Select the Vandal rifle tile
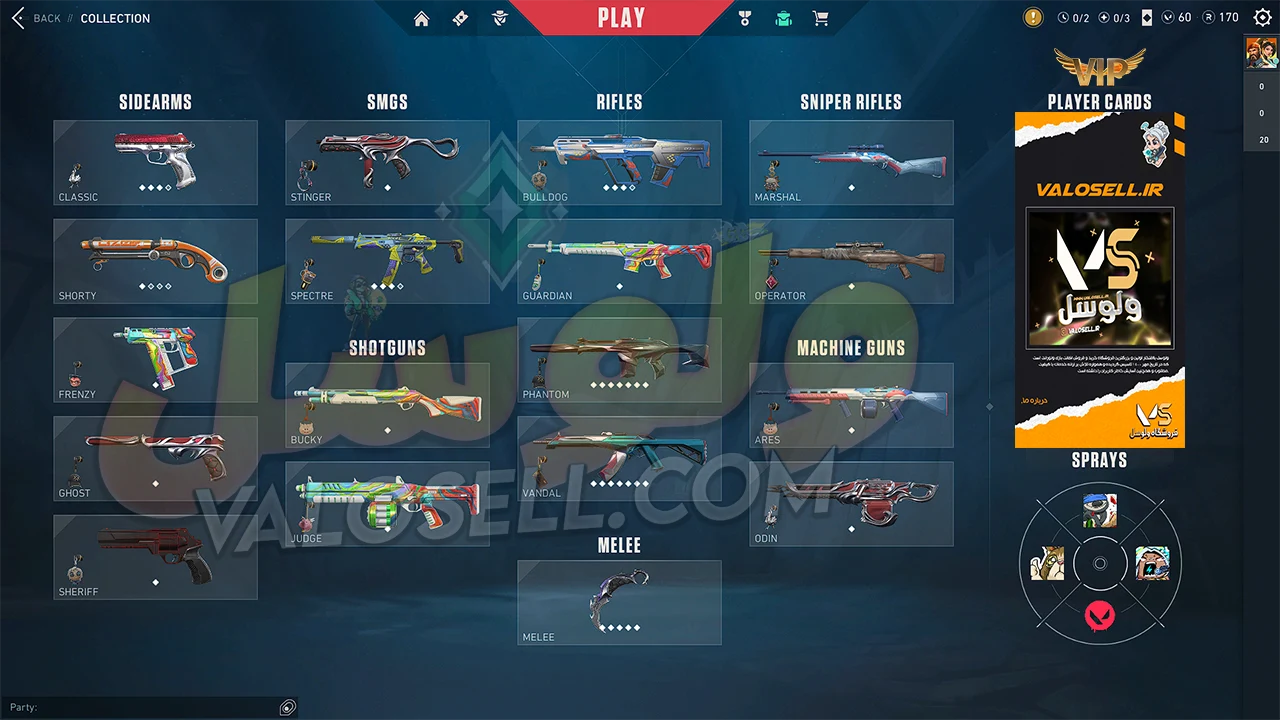This screenshot has width=1280, height=720. click(619, 458)
